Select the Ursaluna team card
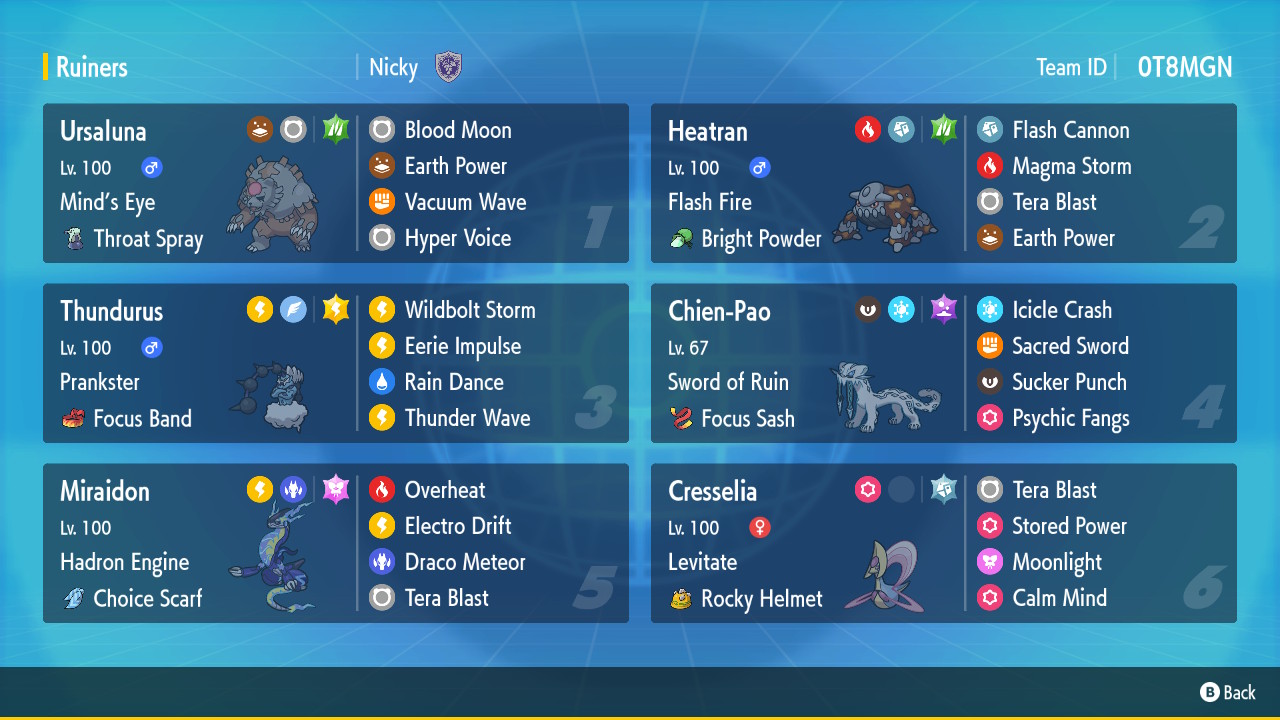Screen dimensions: 1280x720 pyautogui.click(x=335, y=183)
